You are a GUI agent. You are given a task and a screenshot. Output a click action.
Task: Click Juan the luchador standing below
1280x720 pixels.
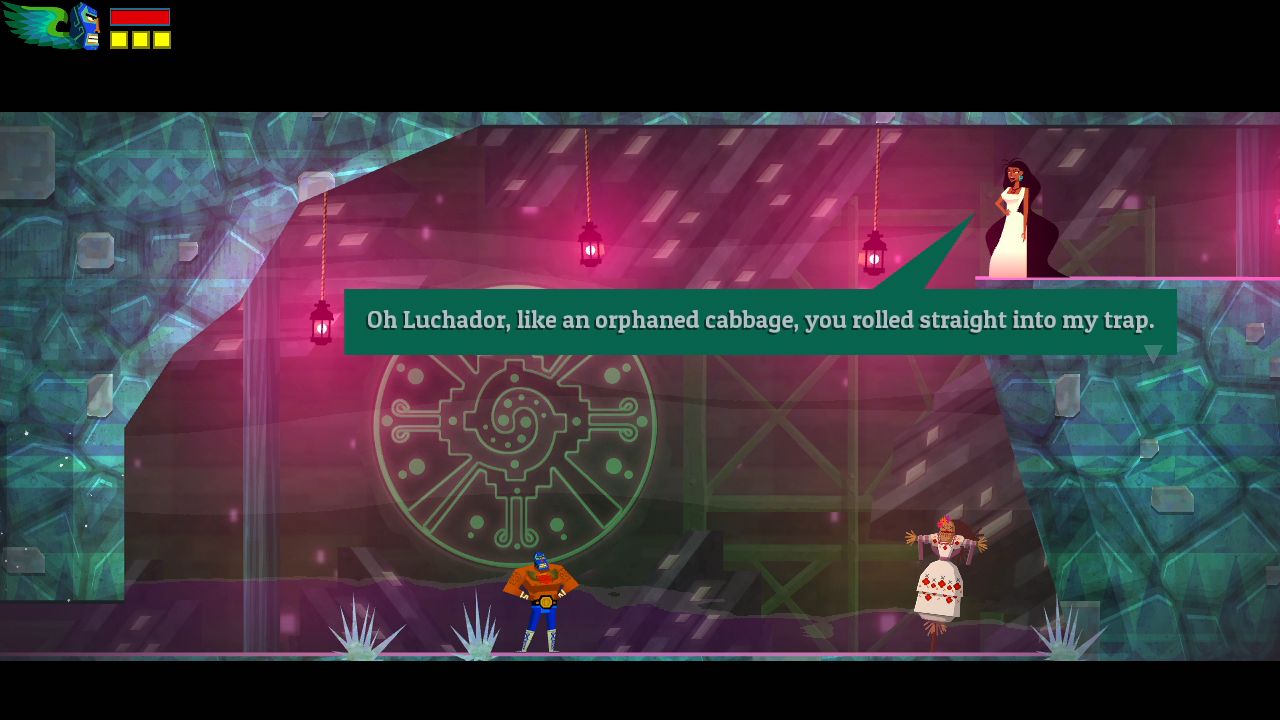540,600
